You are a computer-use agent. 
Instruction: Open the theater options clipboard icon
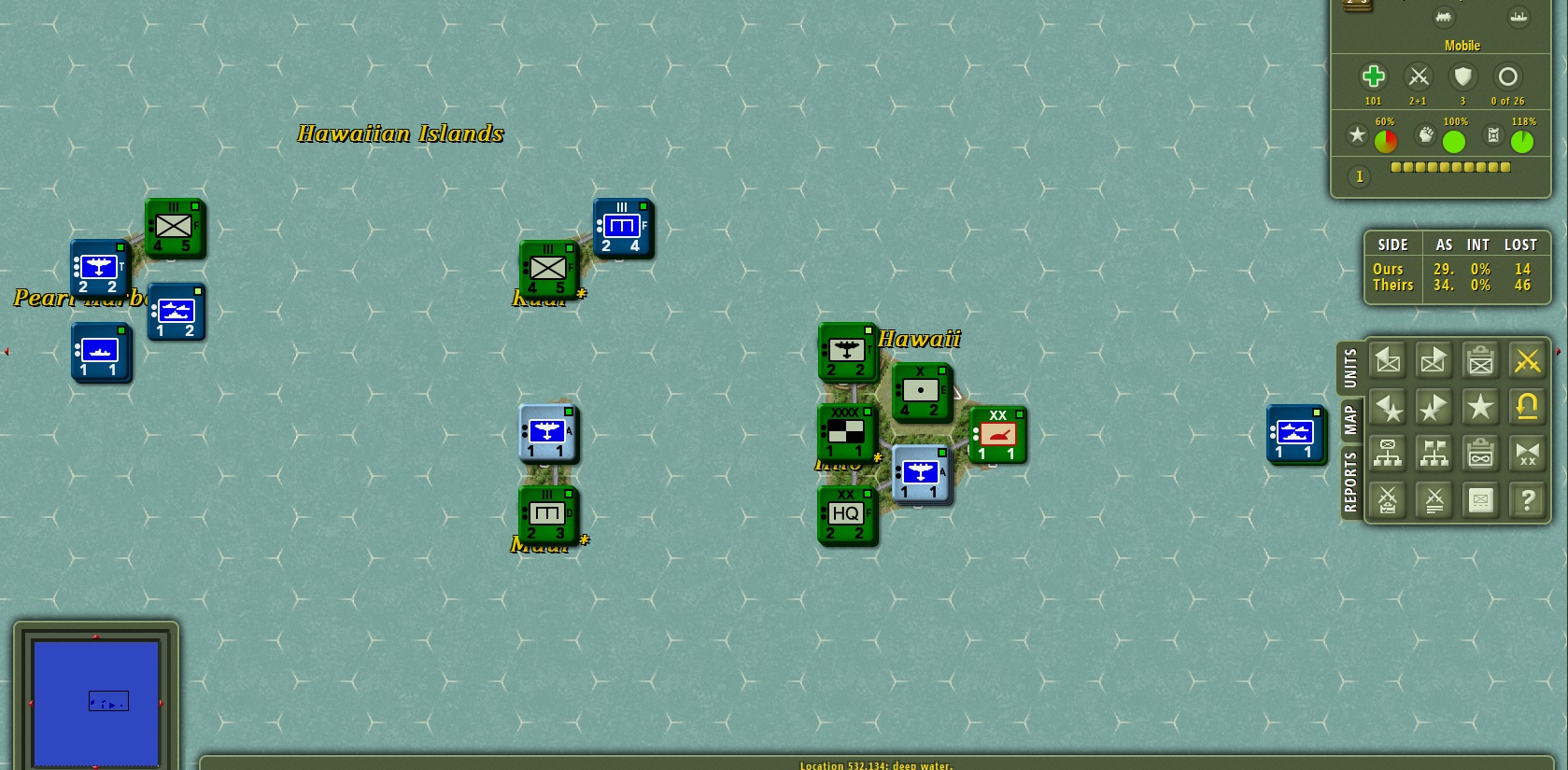(1480, 454)
